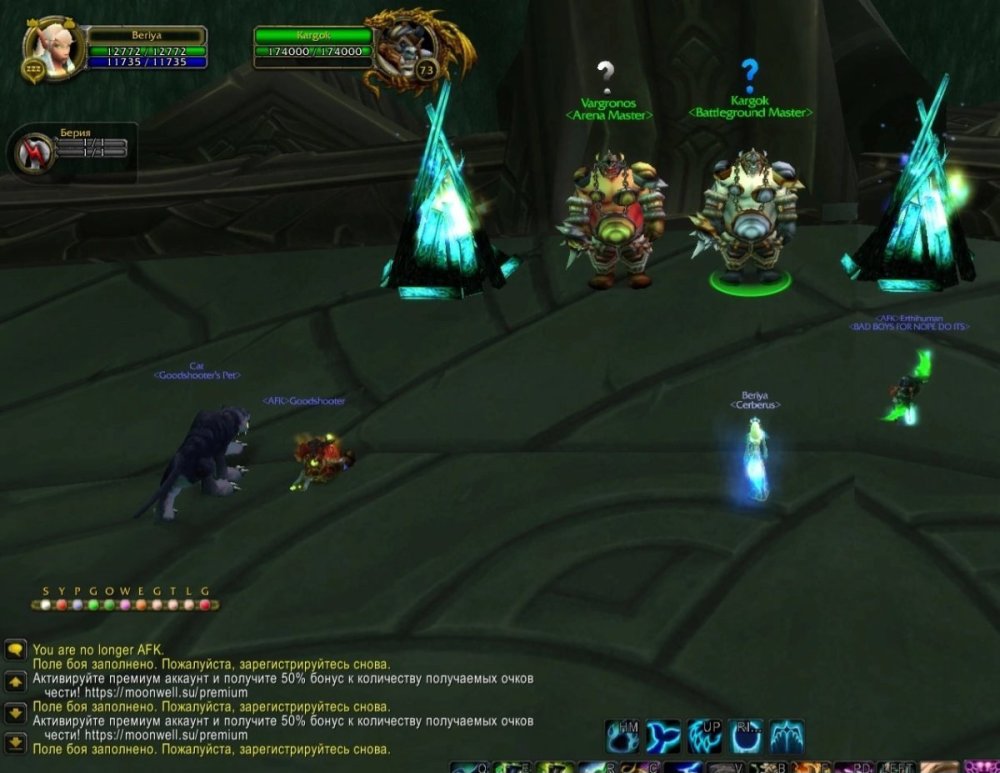Choose the orange E orb
Viewport: 1000px width, 773px height.
(141, 605)
